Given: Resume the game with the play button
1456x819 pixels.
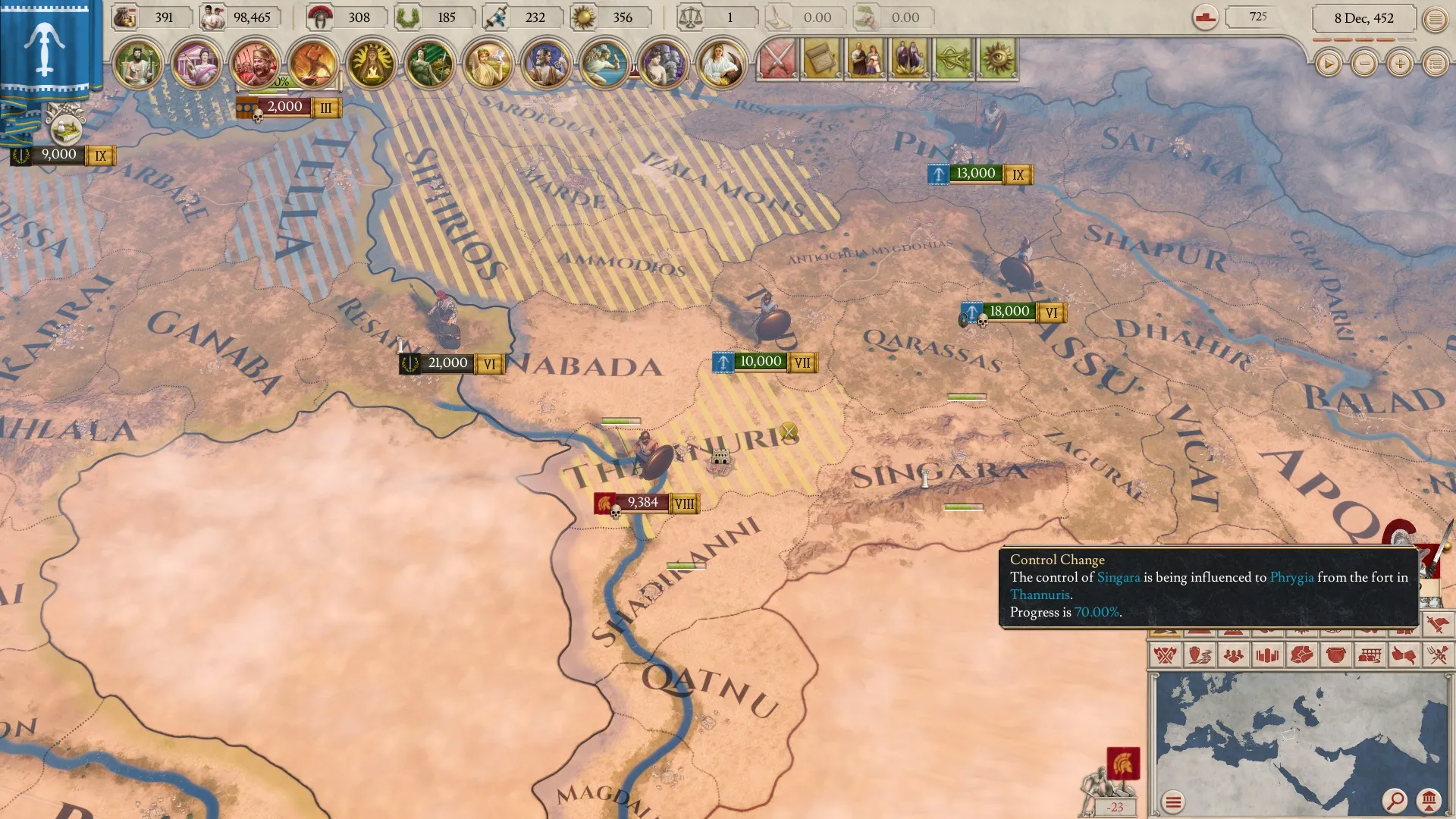Looking at the screenshot, I should [x=1328, y=64].
